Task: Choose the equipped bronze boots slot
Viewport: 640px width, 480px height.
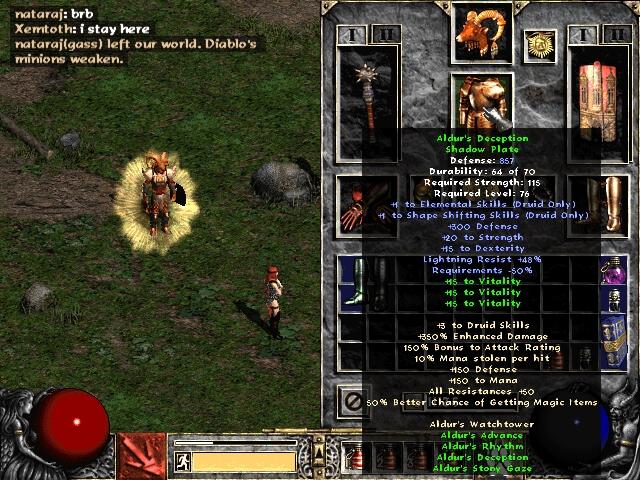Action: coord(603,205)
